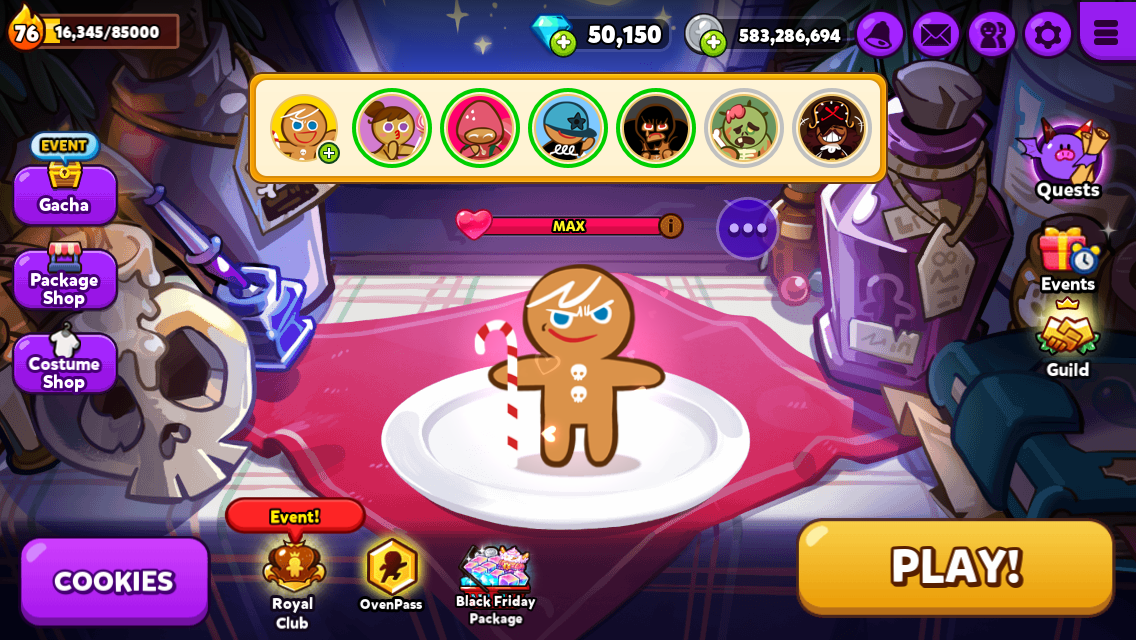Visit the Package Shop
This screenshot has width=1136, height=640.
(x=64, y=279)
